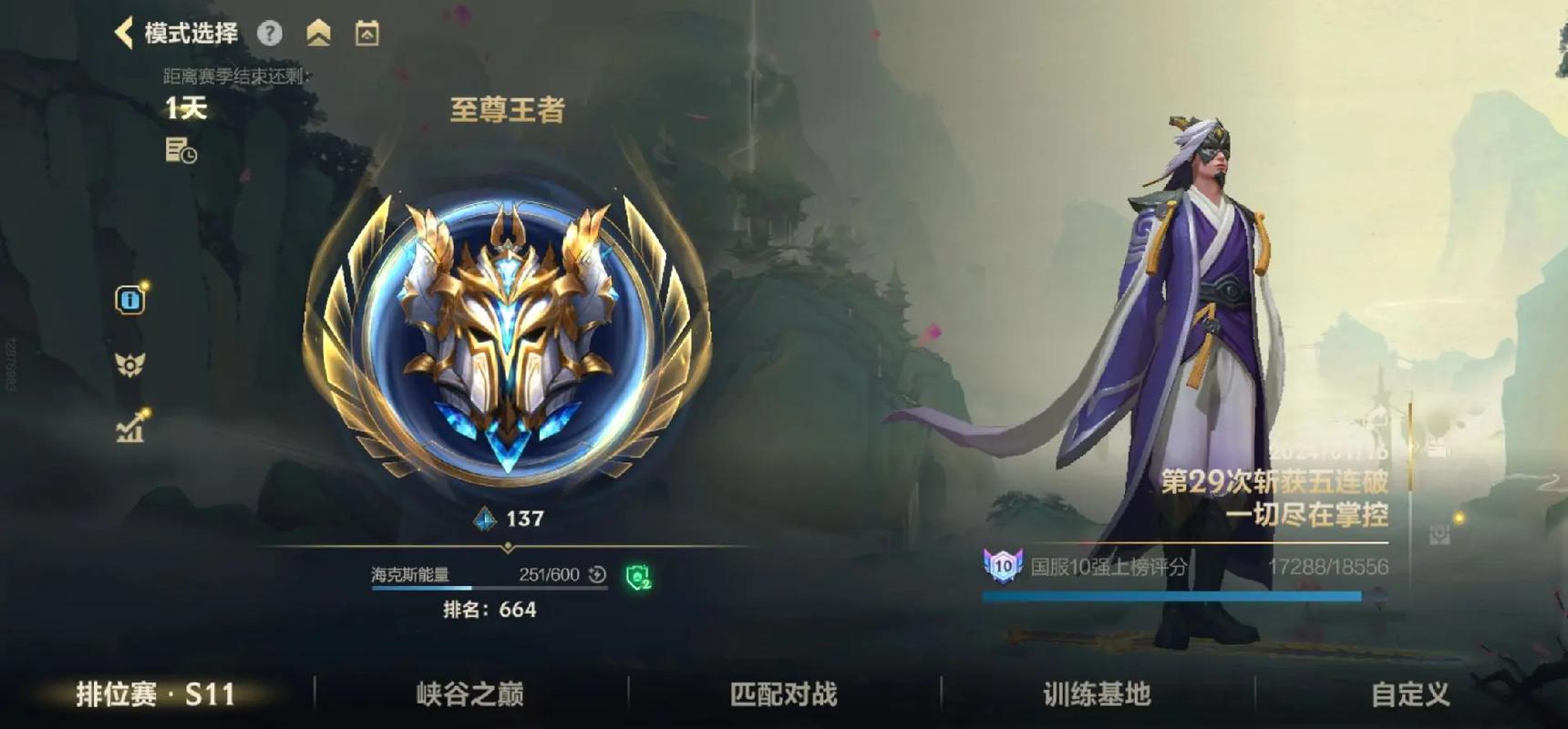Click the camera screenshot icon on the right edge

pos(1439,533)
